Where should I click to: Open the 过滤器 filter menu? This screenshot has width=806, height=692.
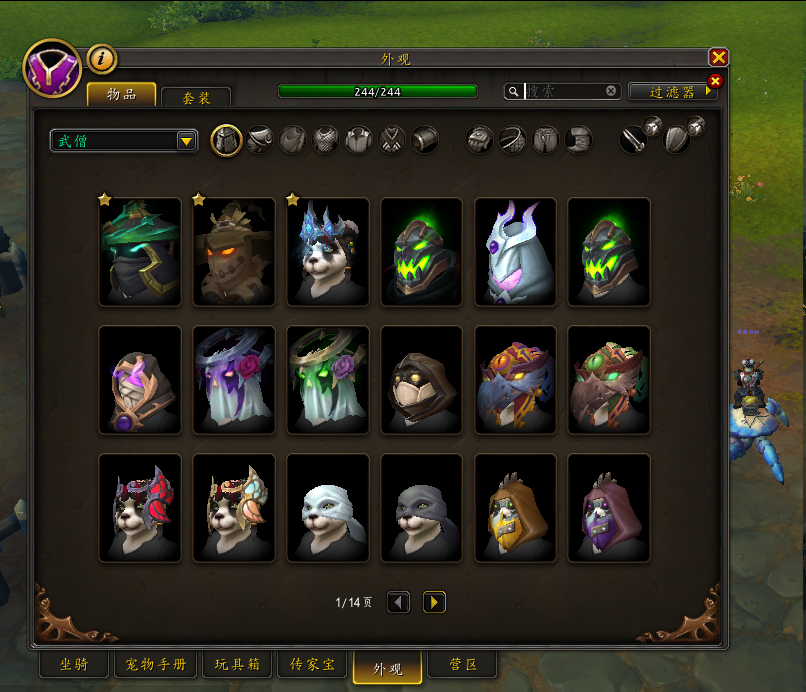[672, 92]
